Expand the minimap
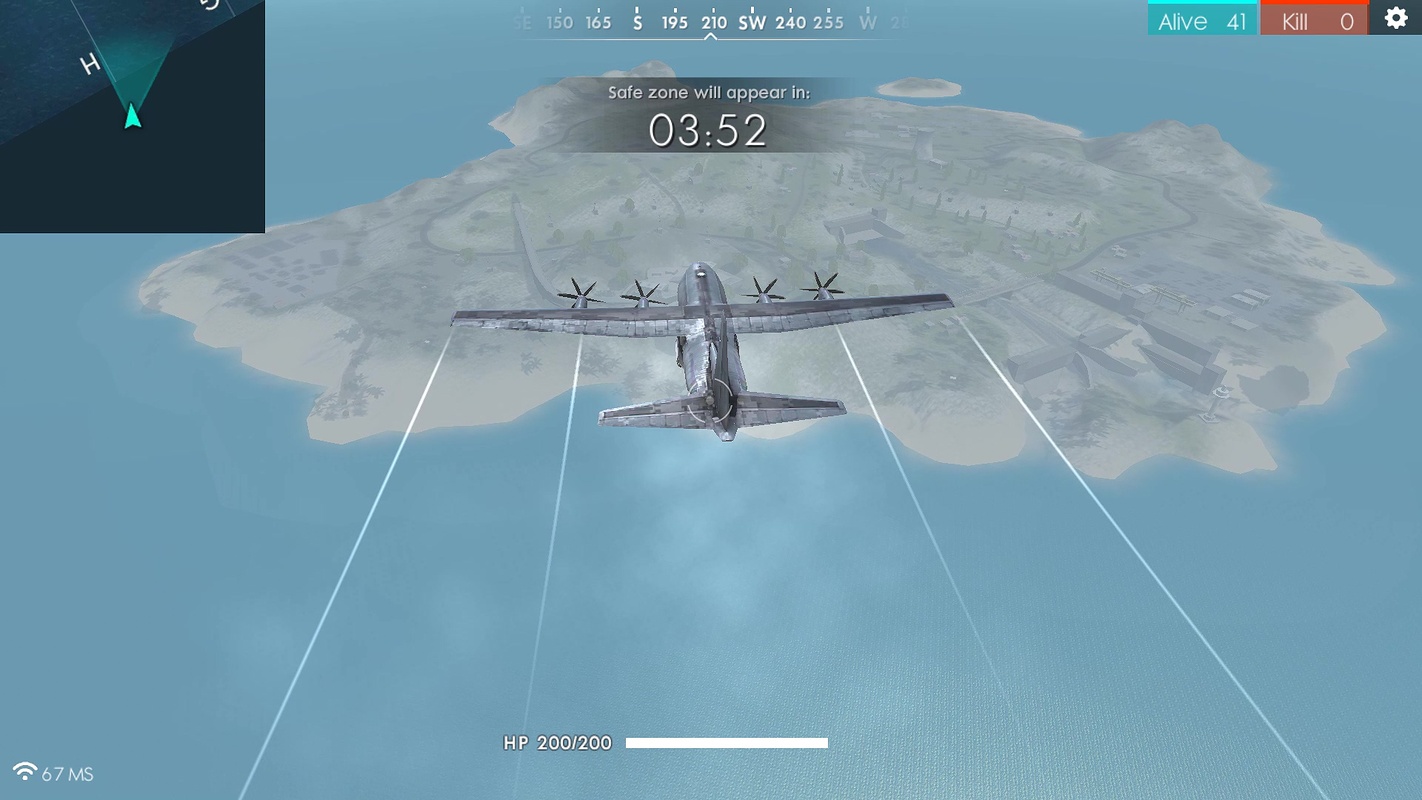The width and height of the screenshot is (1422, 800). [x=132, y=116]
